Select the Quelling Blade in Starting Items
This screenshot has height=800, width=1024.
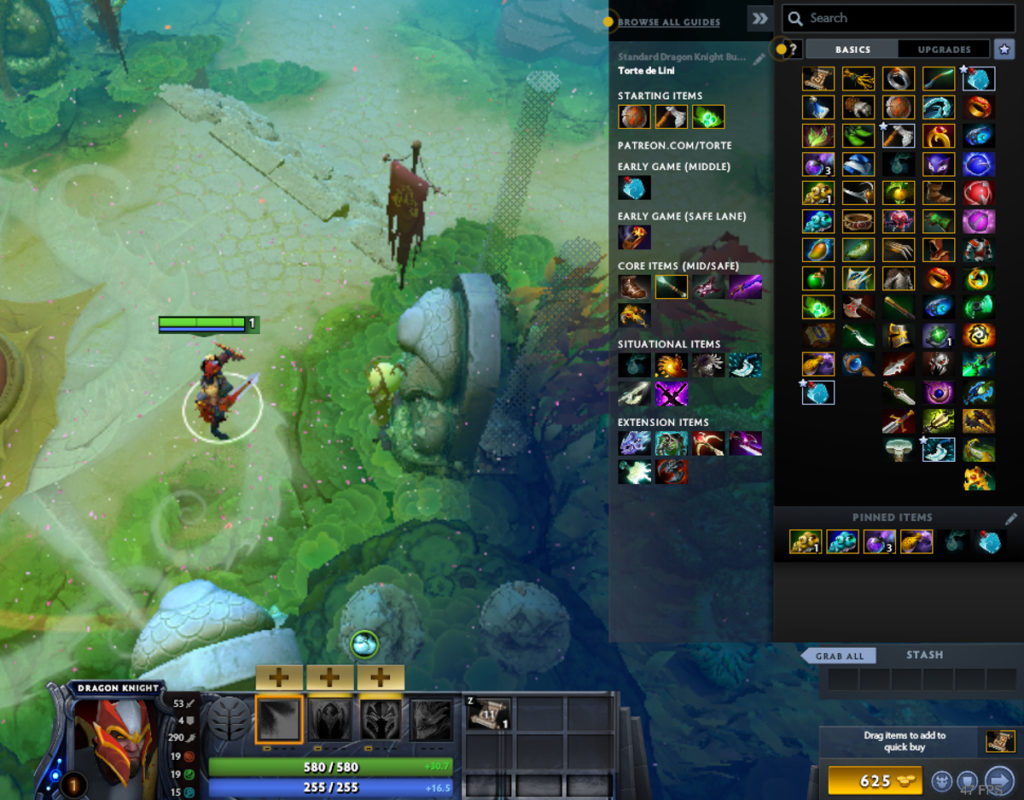[670, 117]
